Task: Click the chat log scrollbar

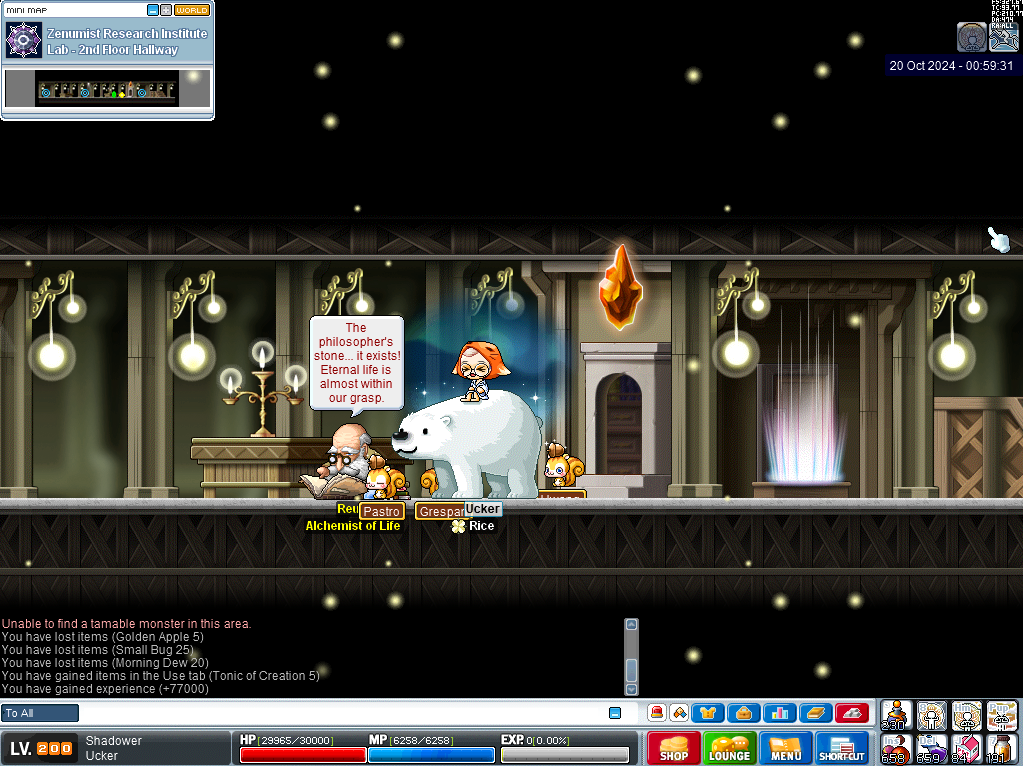Action: click(631, 668)
